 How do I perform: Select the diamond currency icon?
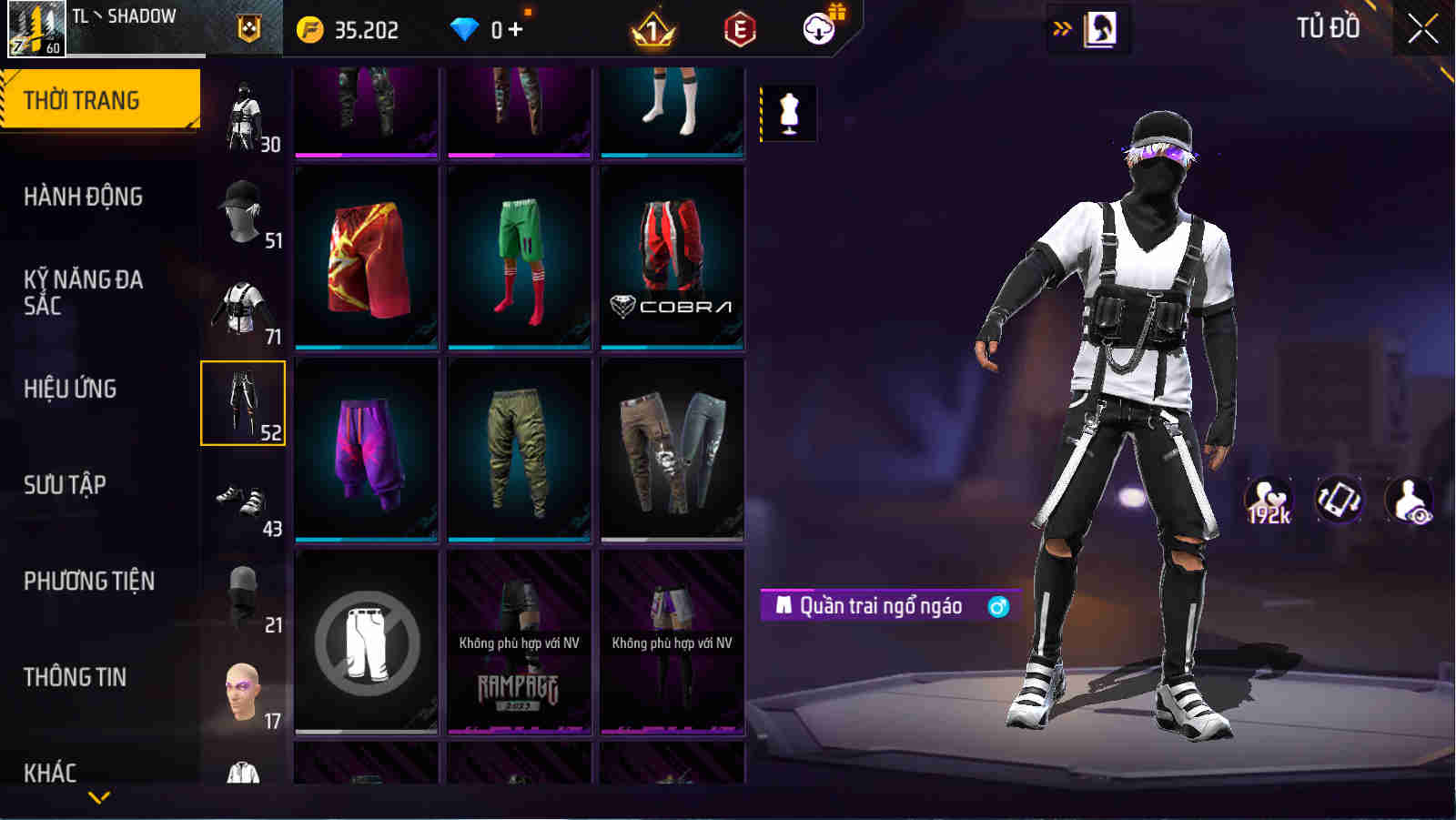[465, 28]
